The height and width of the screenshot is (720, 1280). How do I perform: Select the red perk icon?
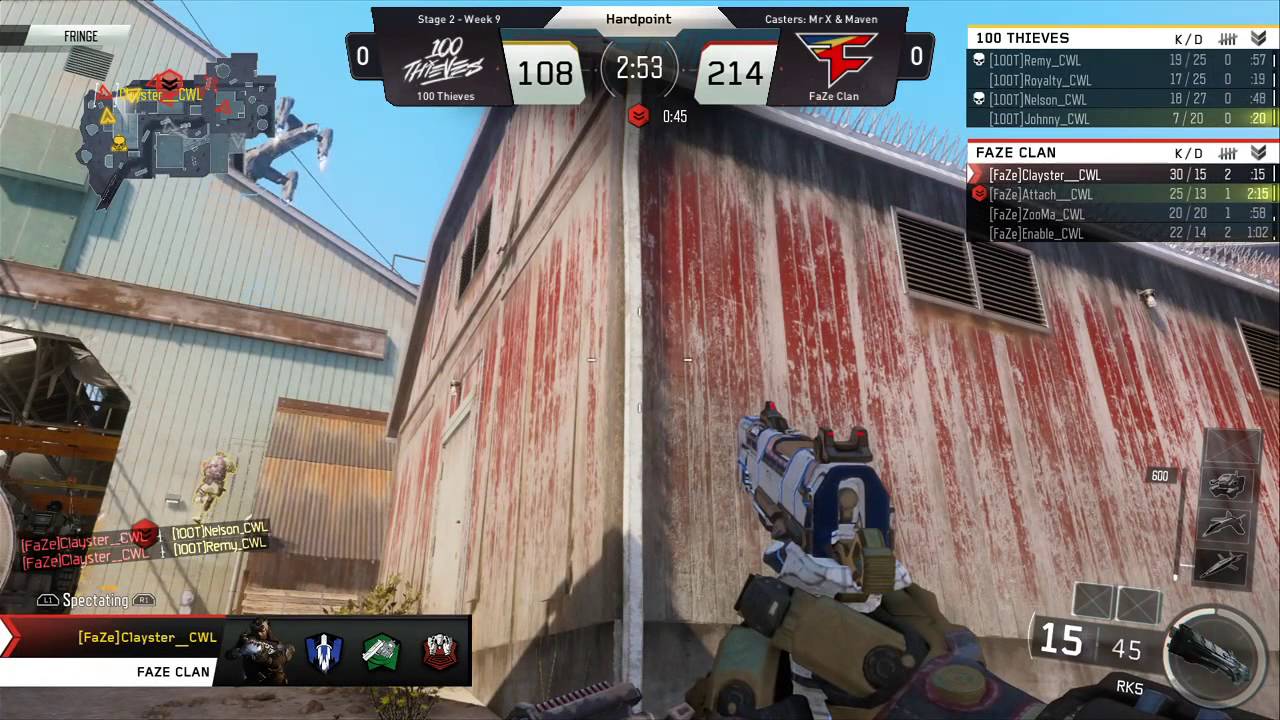438,652
